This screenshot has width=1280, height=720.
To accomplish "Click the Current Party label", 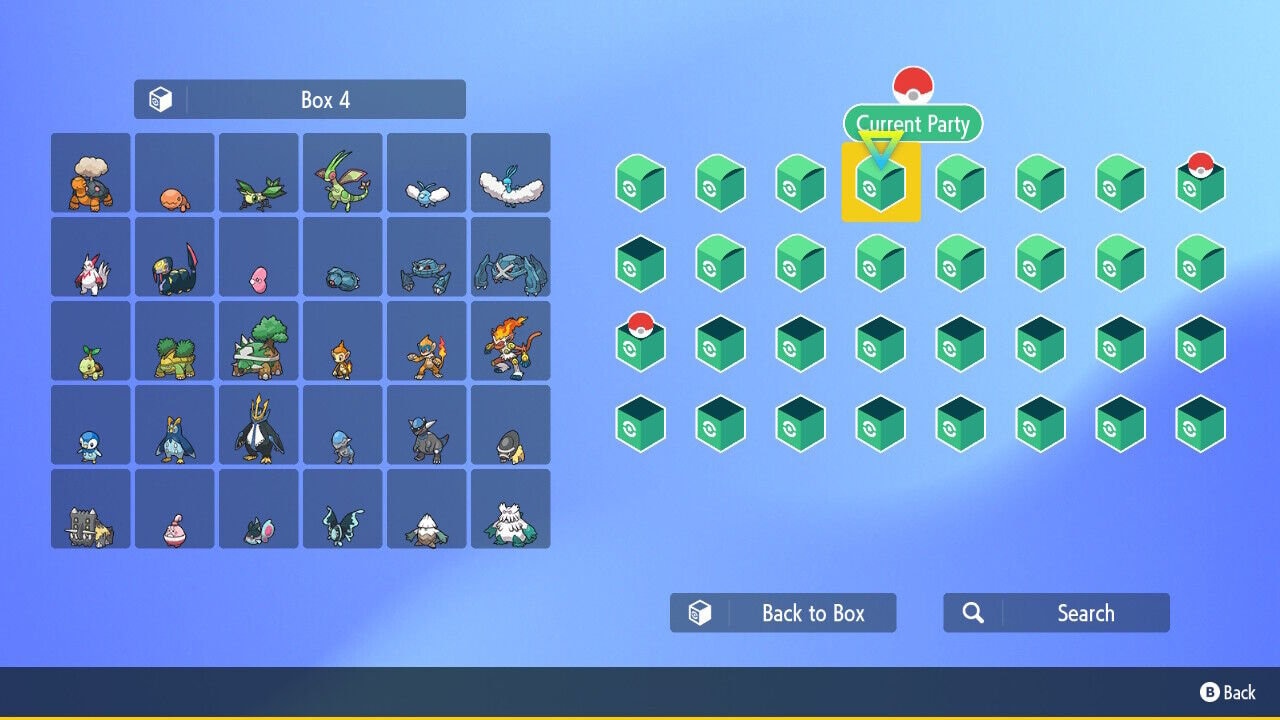I will point(912,124).
